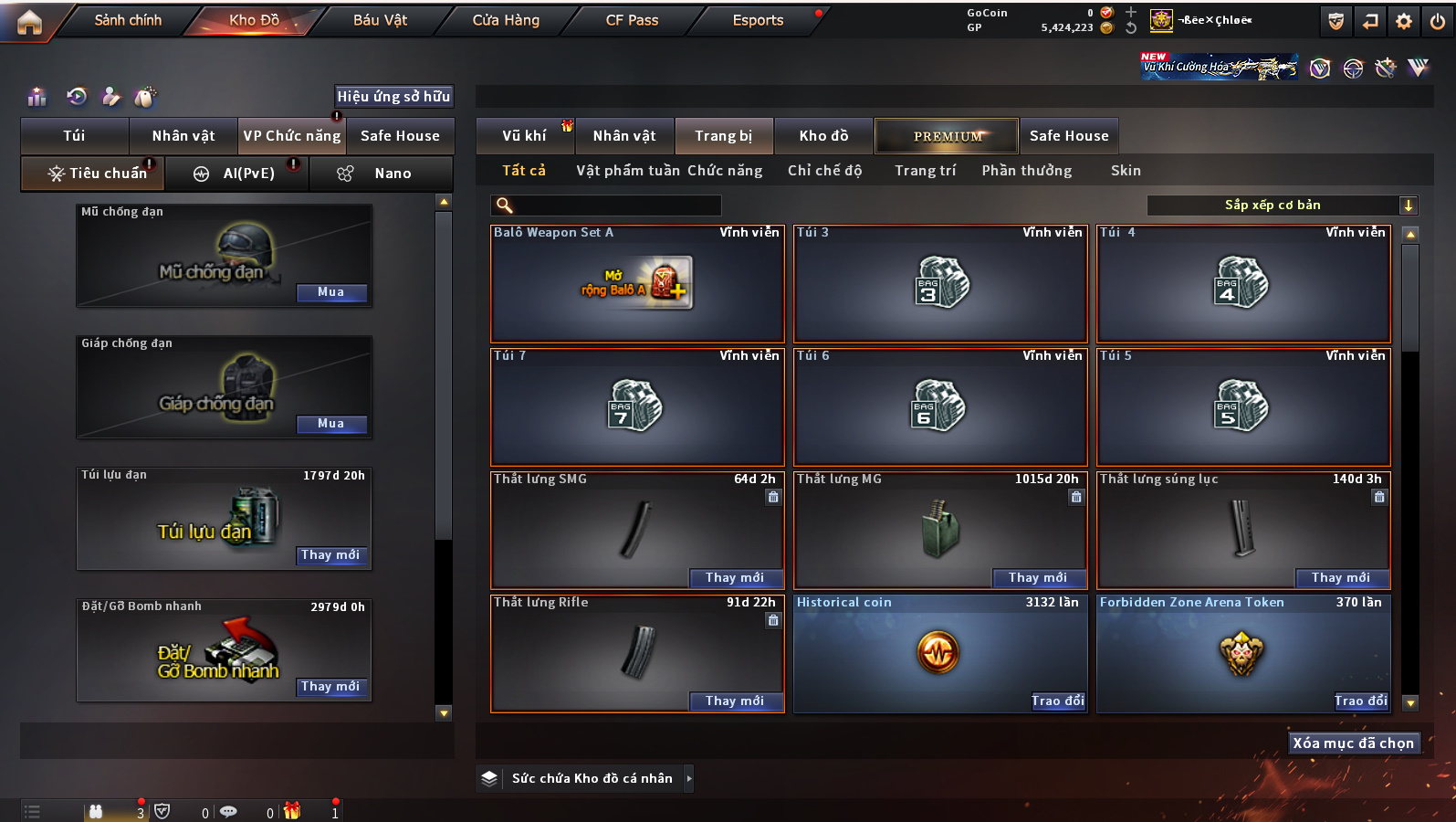Open the CF Pass menu
Screen dimensions: 1456x822
click(632, 20)
